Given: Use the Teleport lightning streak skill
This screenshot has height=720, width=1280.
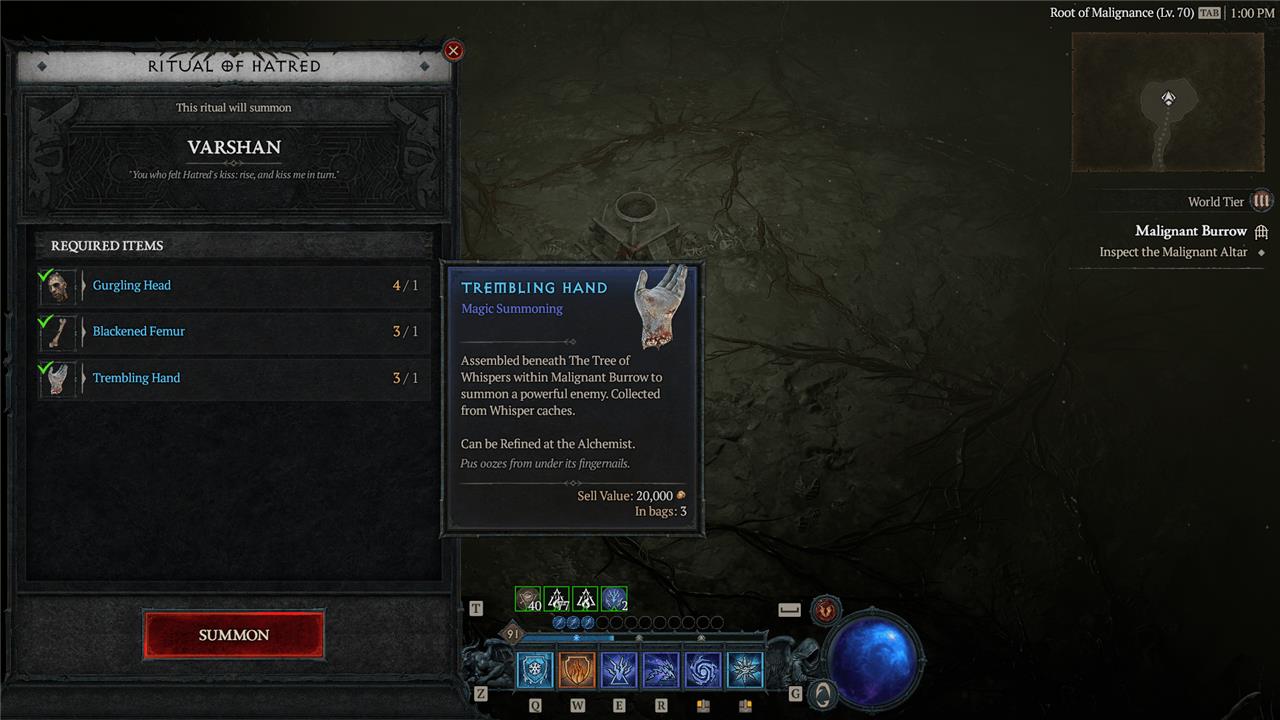Looking at the screenshot, I should 661,670.
